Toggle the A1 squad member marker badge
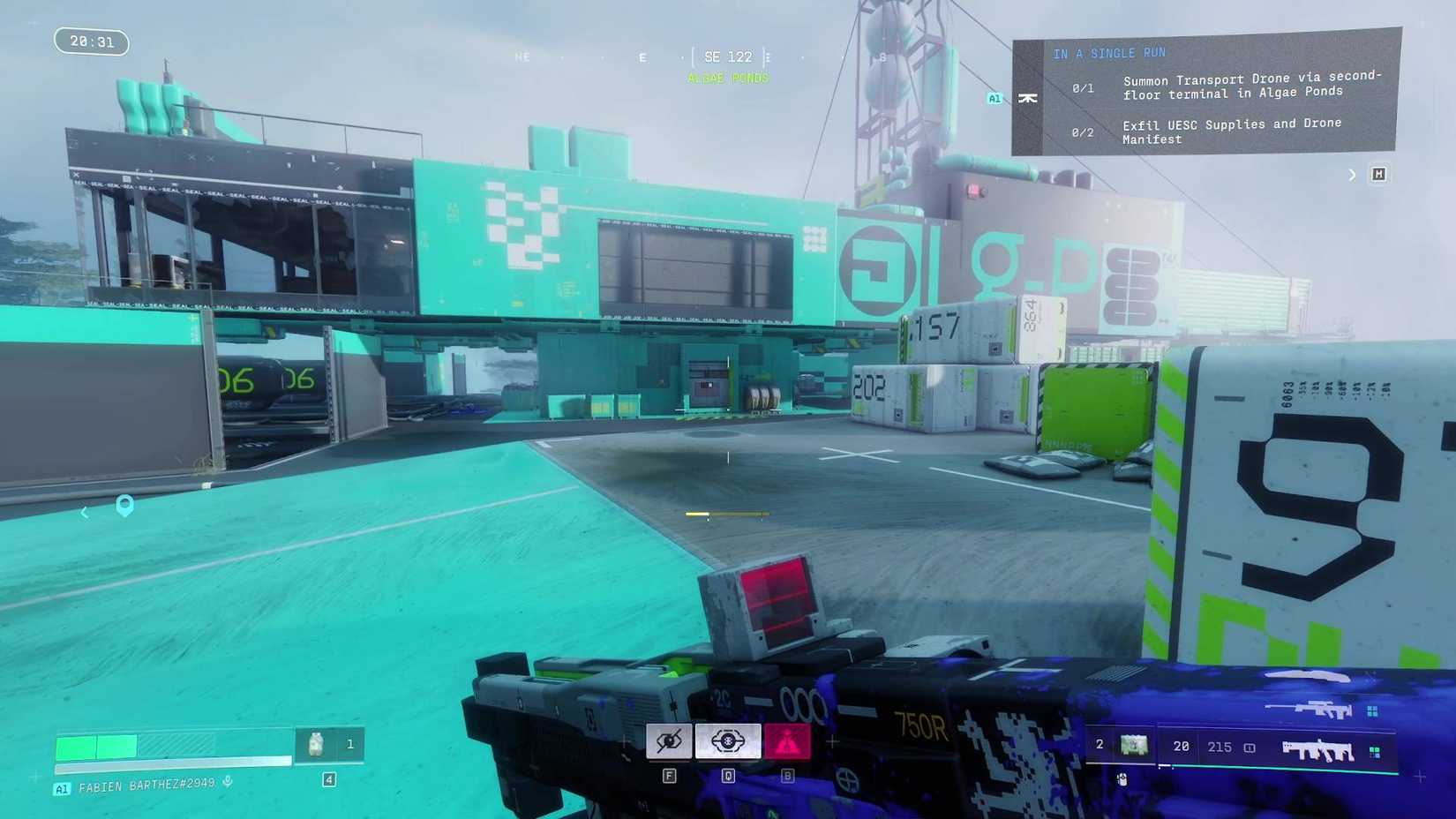The height and width of the screenshot is (819, 1456). 995,98
